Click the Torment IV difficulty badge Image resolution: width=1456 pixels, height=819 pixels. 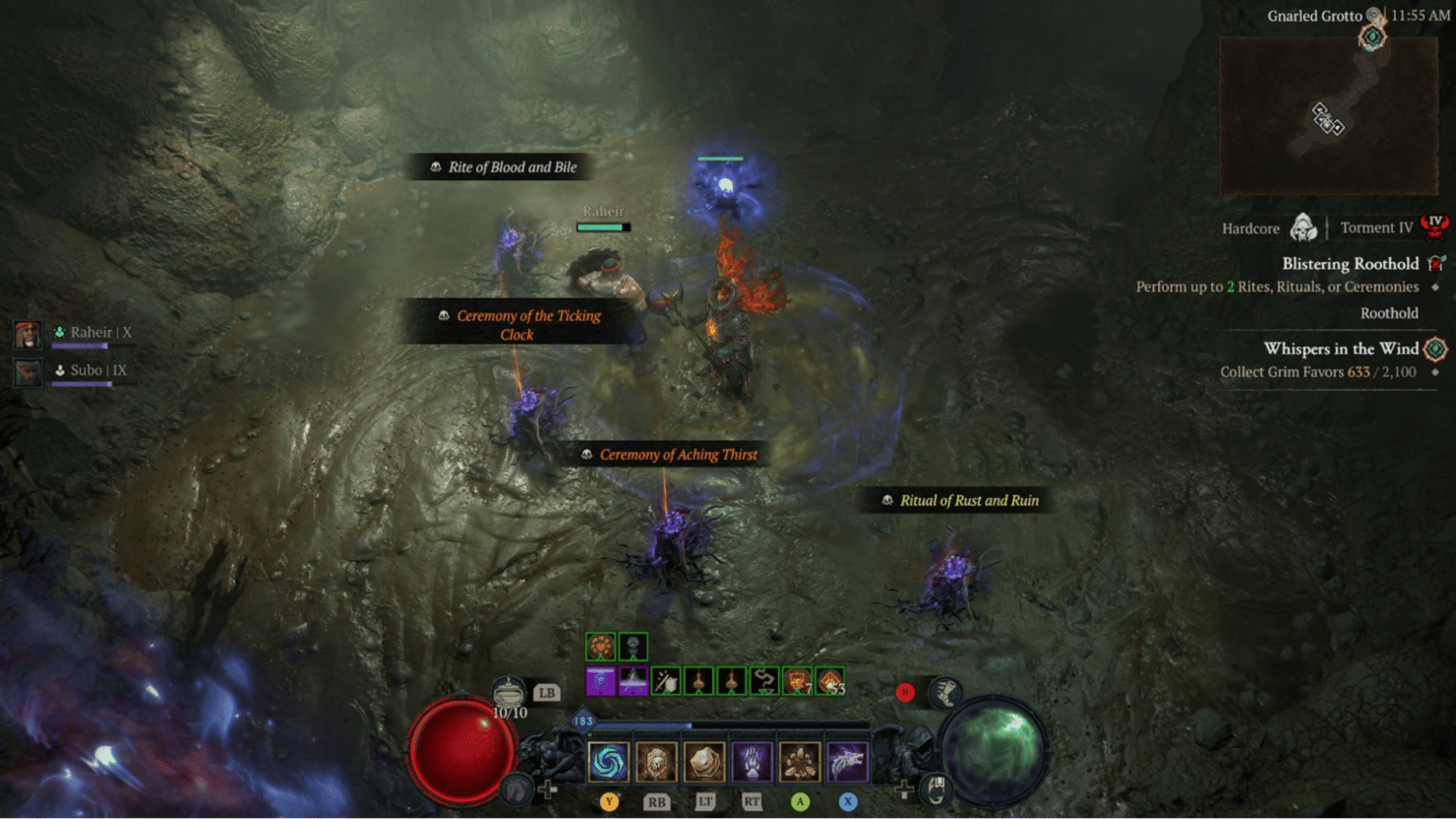tap(1433, 224)
